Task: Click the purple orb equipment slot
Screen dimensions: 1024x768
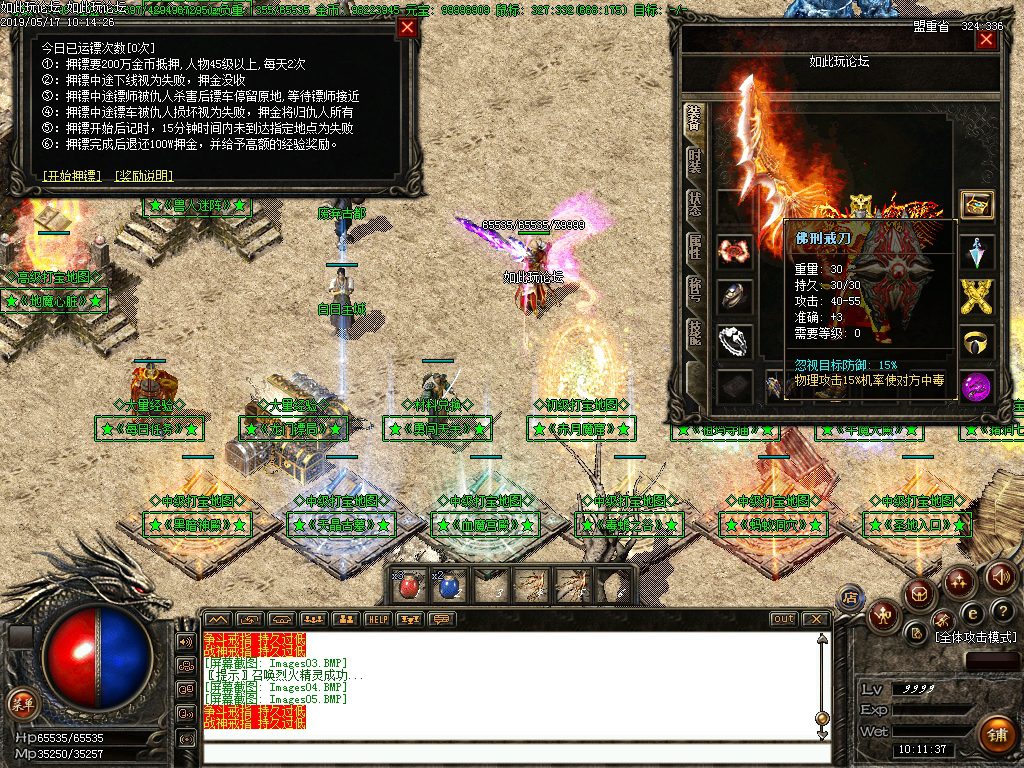Action: [976, 385]
